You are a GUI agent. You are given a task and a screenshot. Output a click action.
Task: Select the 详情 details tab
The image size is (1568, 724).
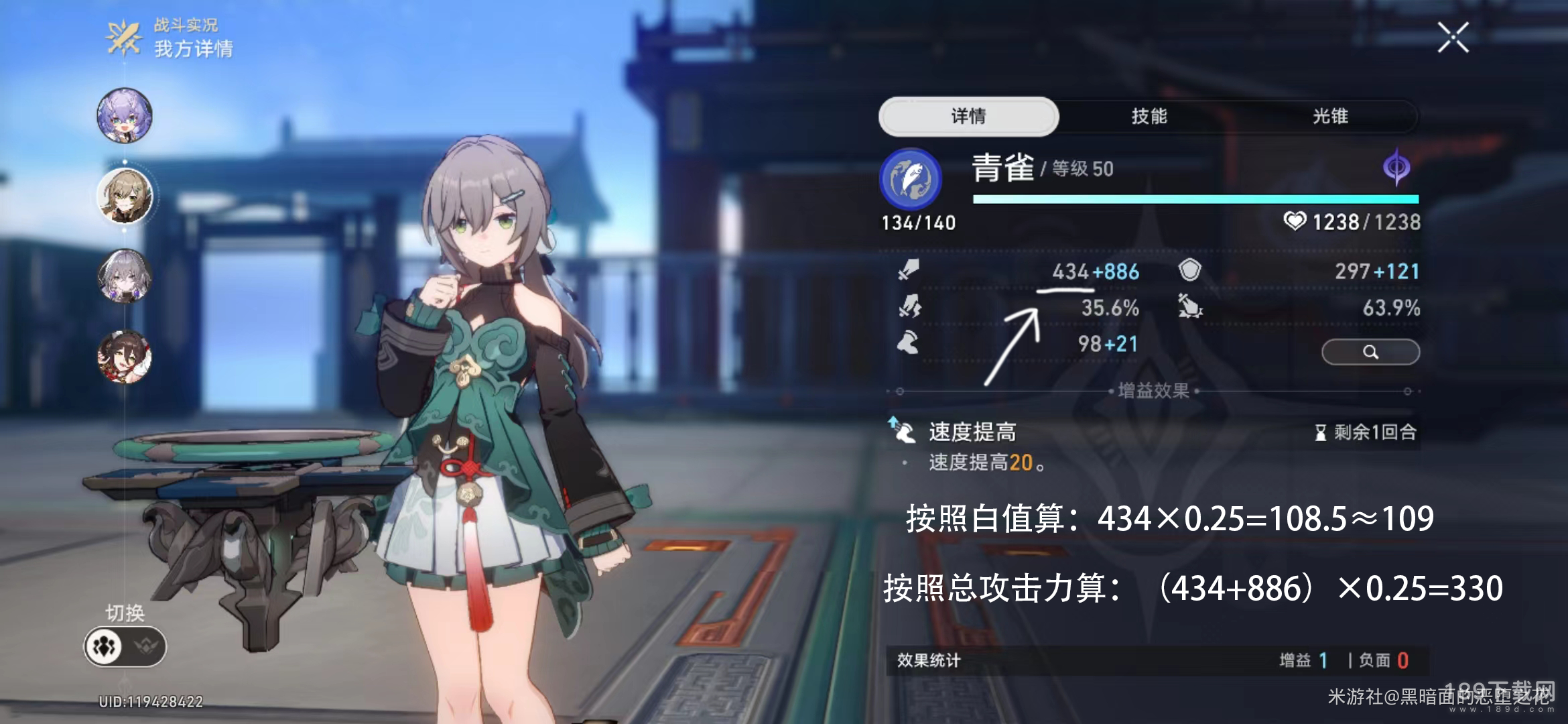point(968,116)
